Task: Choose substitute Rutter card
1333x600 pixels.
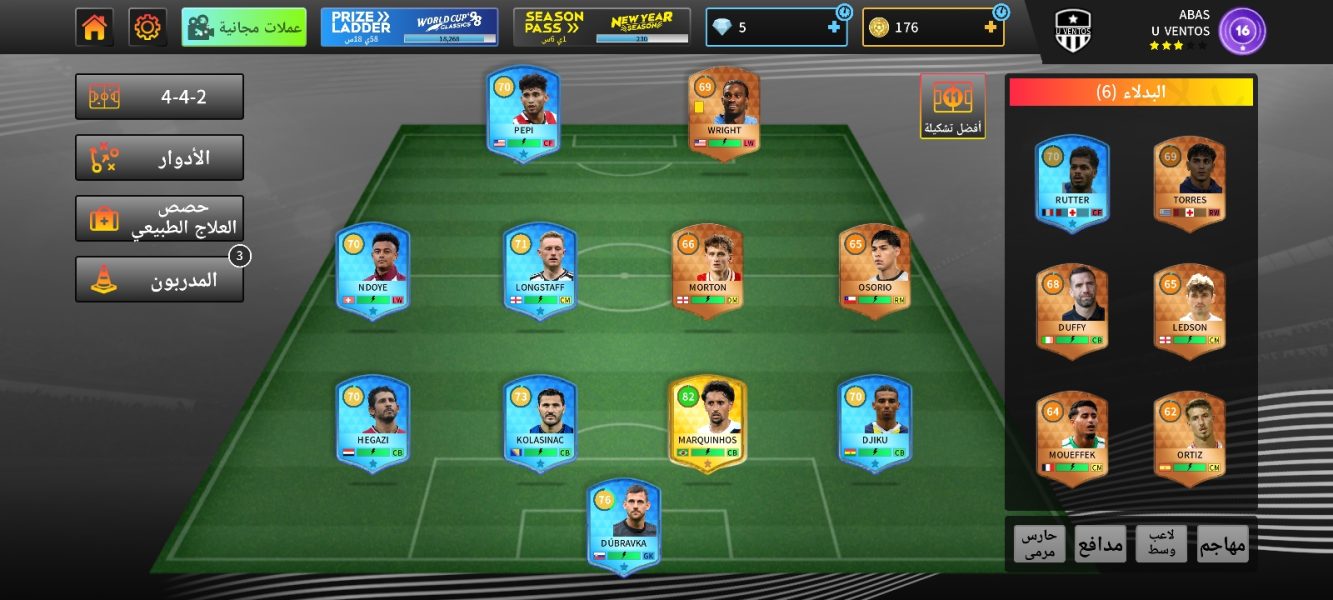Action: (x=1072, y=182)
